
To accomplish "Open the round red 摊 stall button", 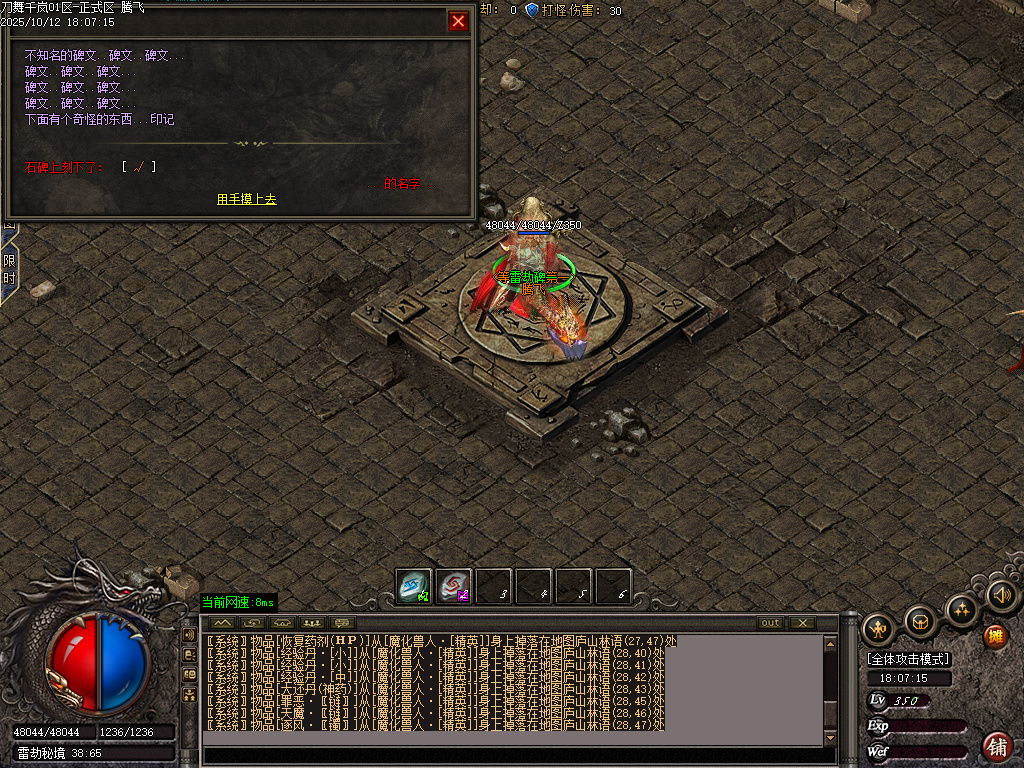I will click(x=996, y=636).
